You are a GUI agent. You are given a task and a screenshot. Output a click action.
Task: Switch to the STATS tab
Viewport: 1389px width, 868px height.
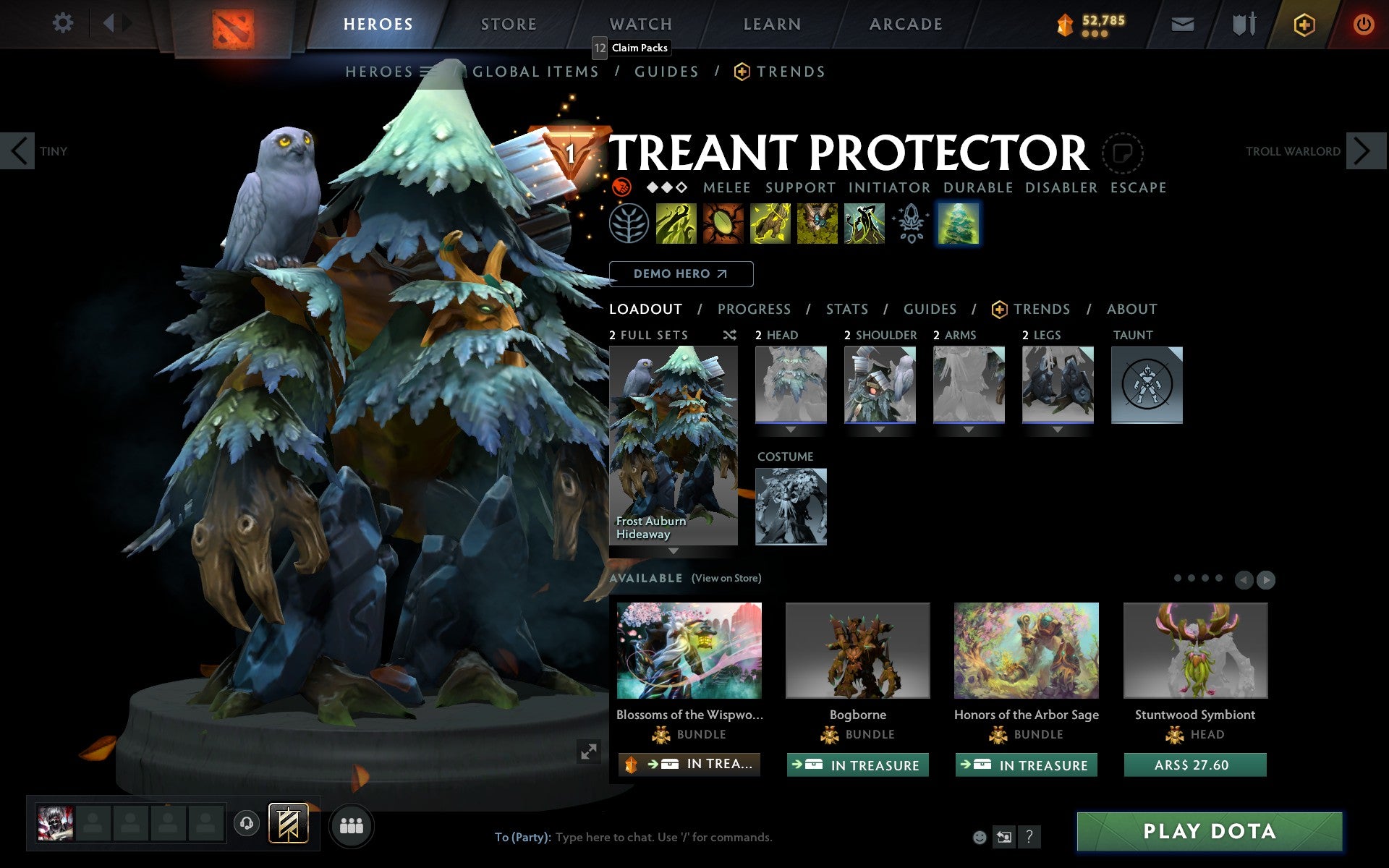click(x=846, y=310)
